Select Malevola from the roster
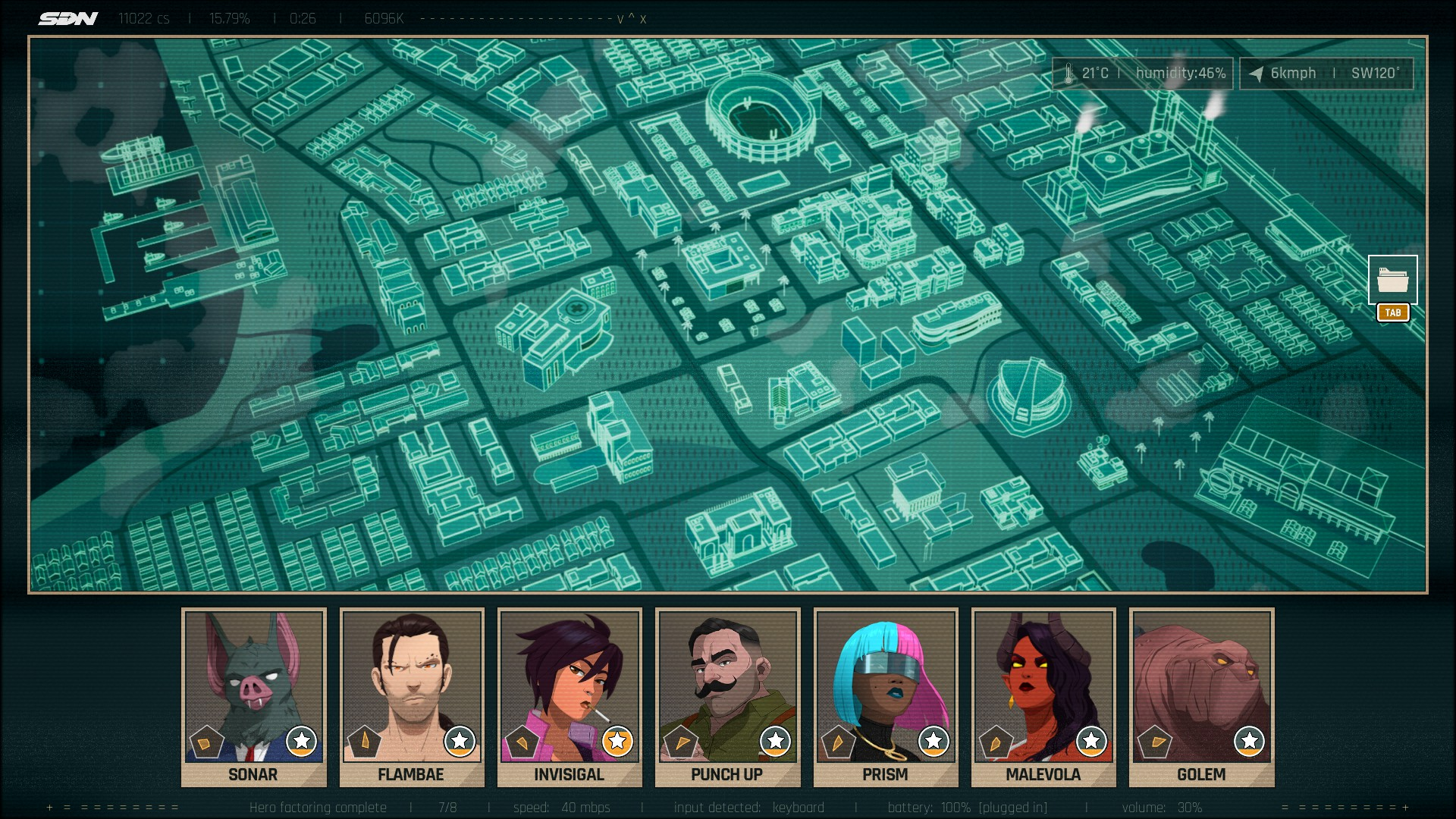Screen dimensions: 1456x819 1043,696
